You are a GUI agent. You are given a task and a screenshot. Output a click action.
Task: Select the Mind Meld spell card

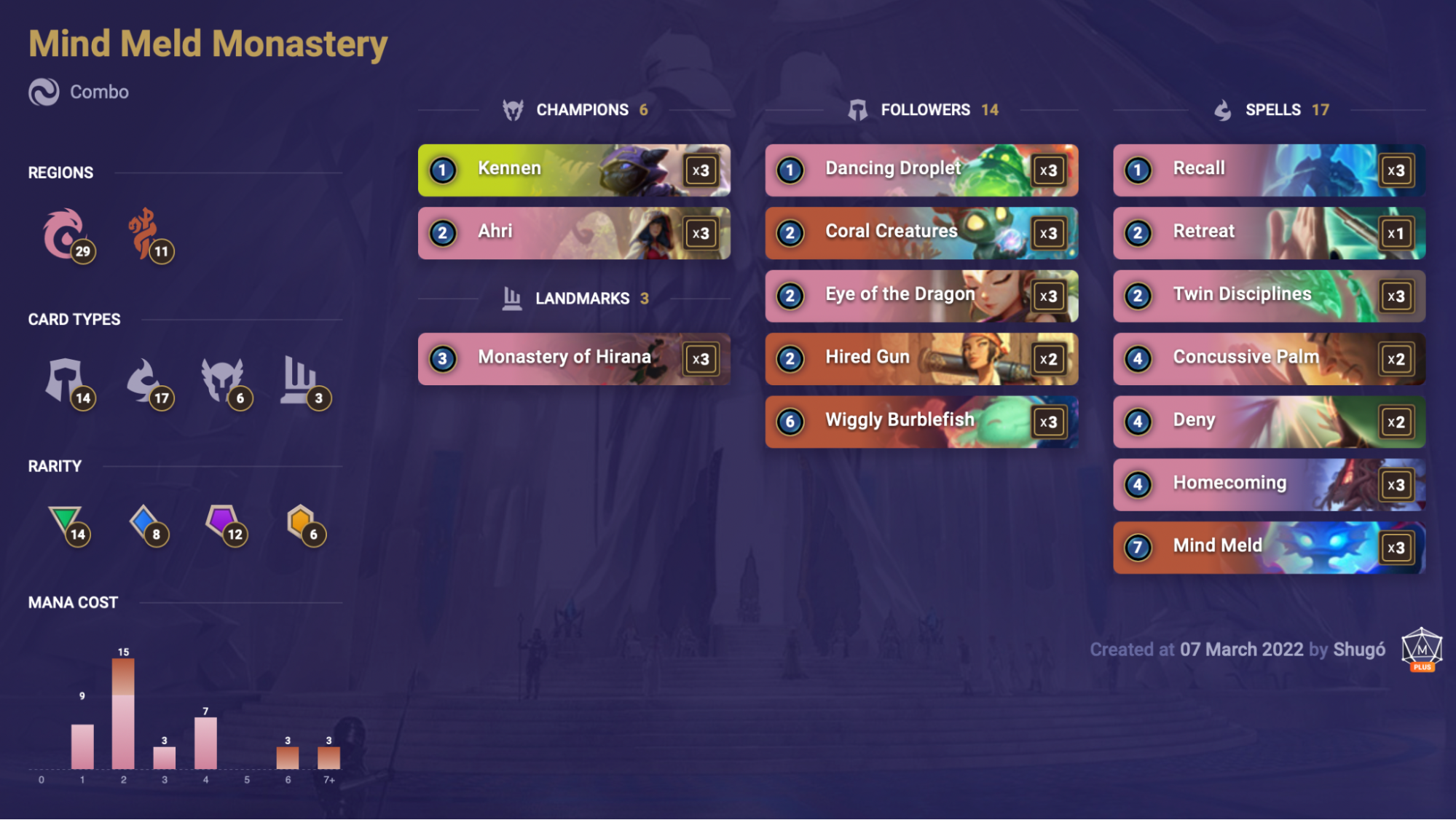[1268, 547]
